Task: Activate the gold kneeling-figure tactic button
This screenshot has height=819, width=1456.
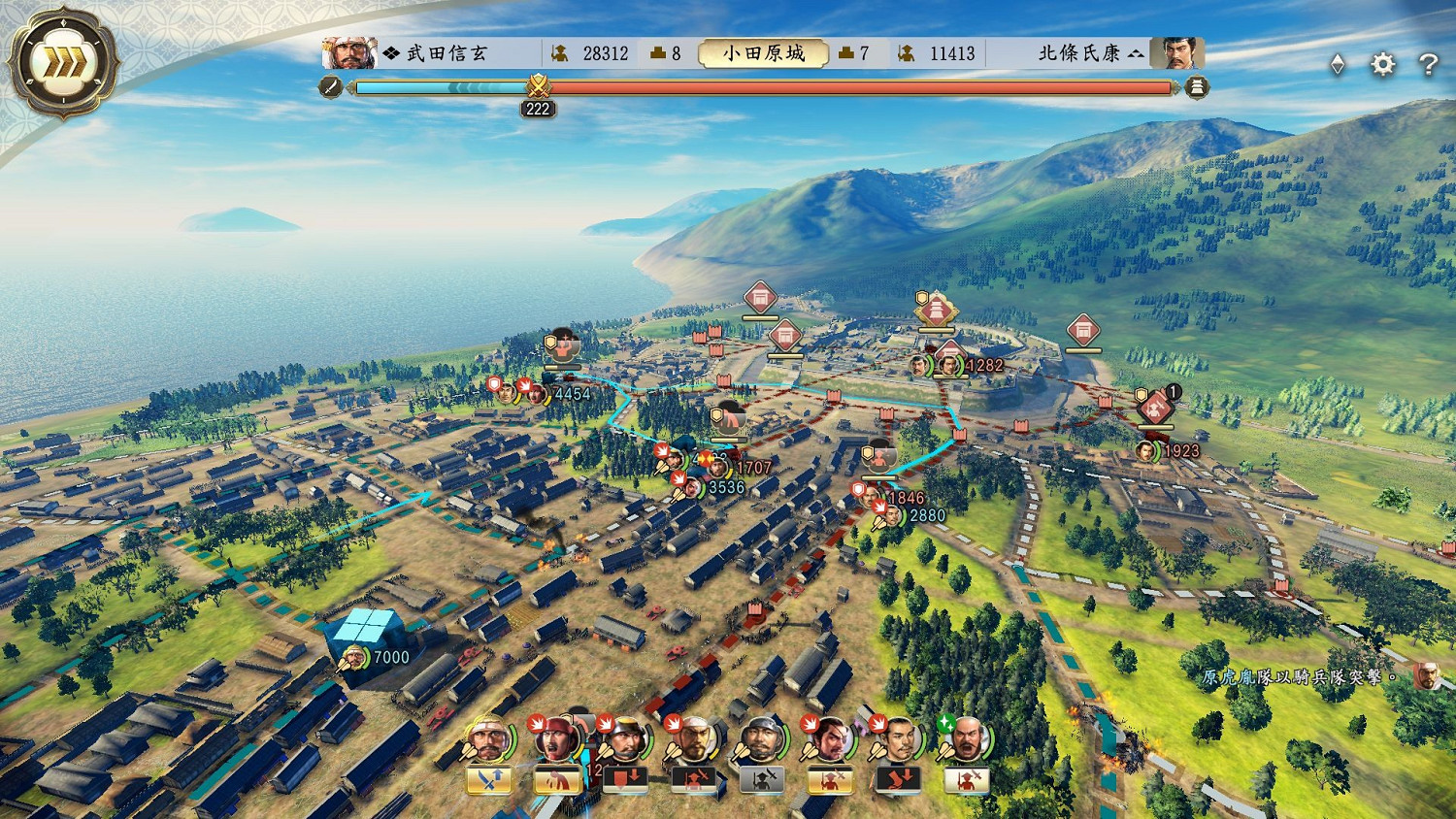Action: click(x=557, y=780)
